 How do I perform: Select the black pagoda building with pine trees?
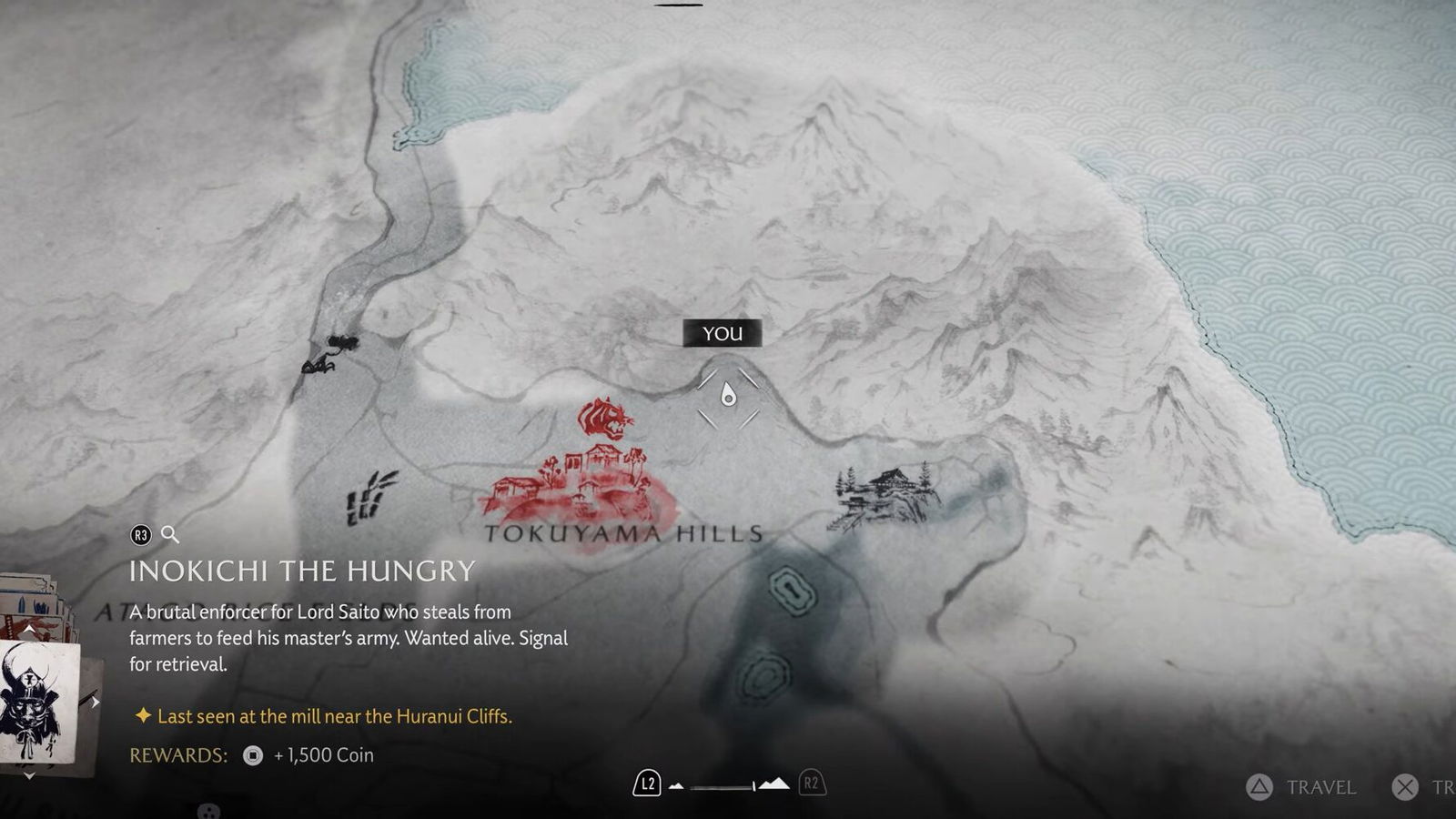coord(885,496)
